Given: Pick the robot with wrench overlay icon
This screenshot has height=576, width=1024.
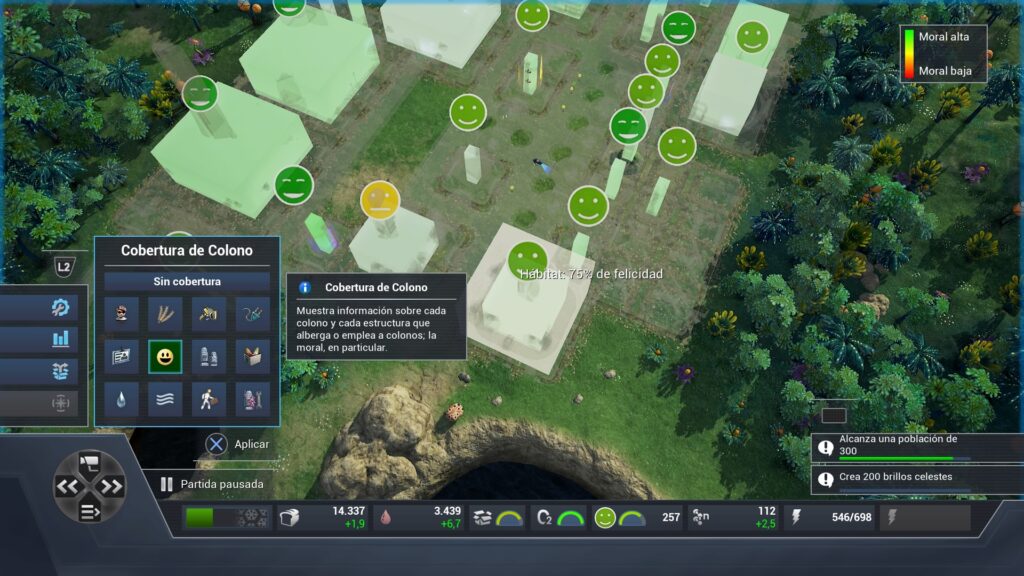Looking at the screenshot, I should (251, 399).
